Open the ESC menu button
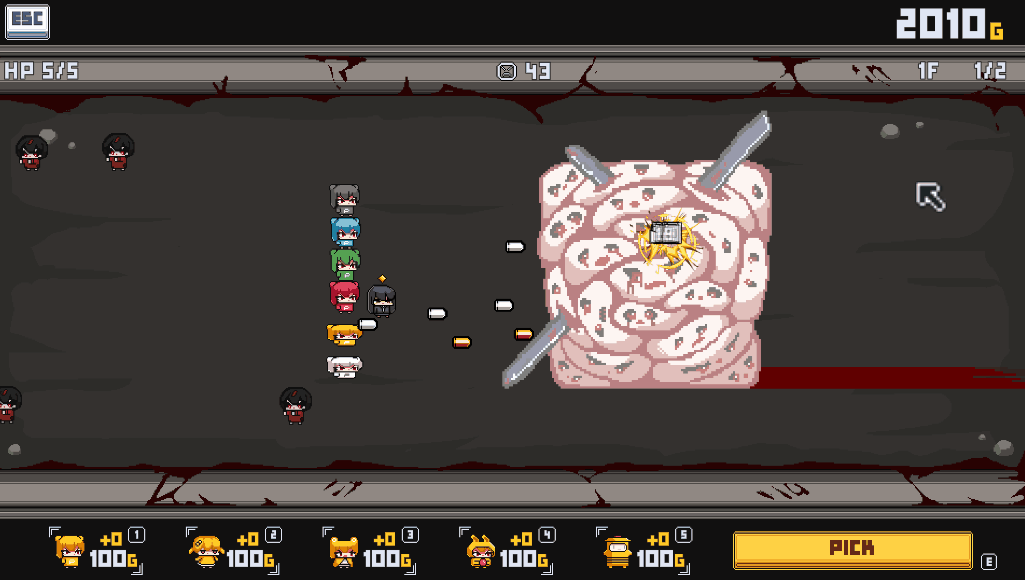The height and width of the screenshot is (580, 1025). (x=27, y=22)
